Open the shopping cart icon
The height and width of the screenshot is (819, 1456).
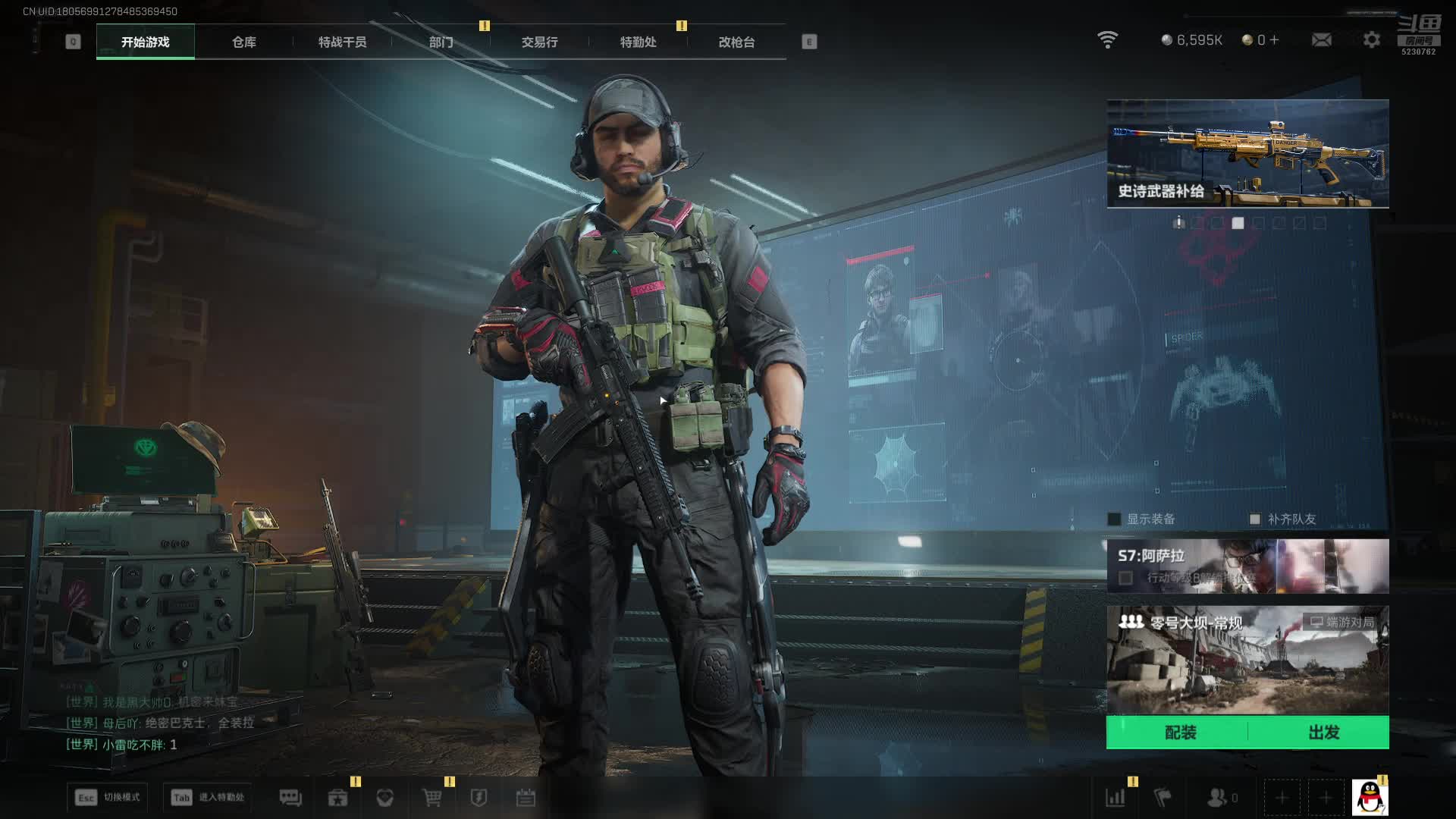coord(431,798)
